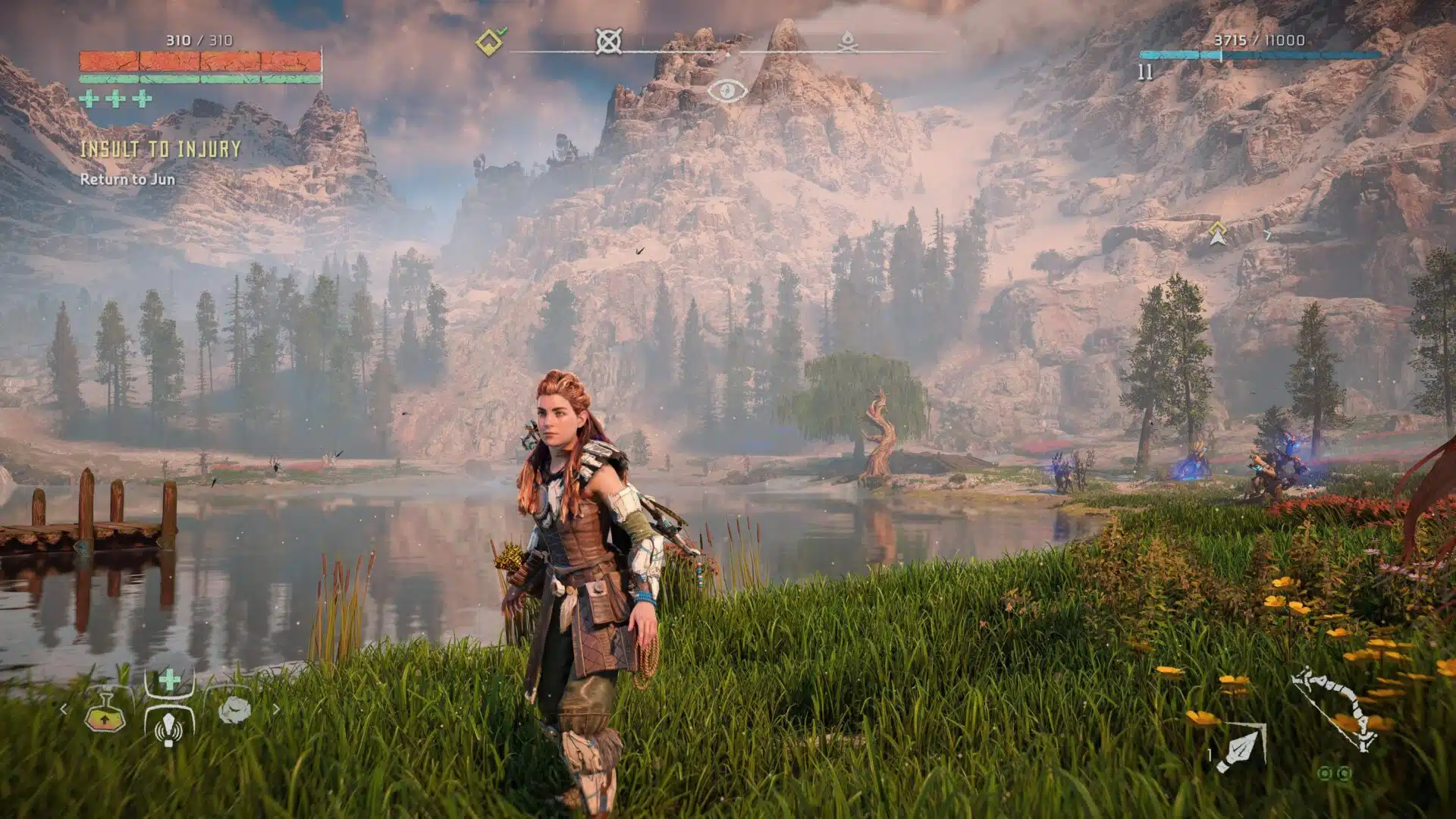1456x819 pixels.
Task: Select the equipped bow weapon icon
Action: pos(1335,709)
